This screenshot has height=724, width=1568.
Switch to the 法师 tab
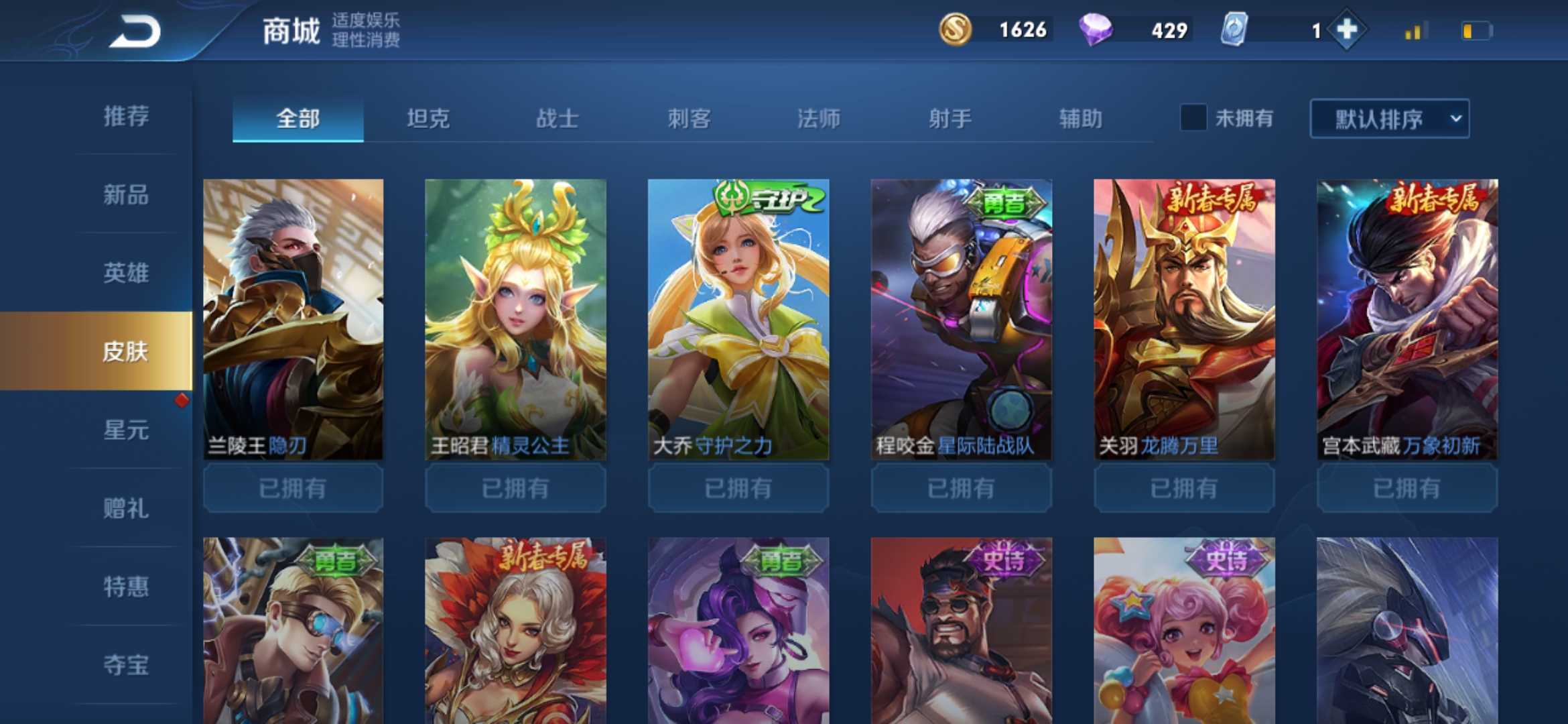coord(819,119)
